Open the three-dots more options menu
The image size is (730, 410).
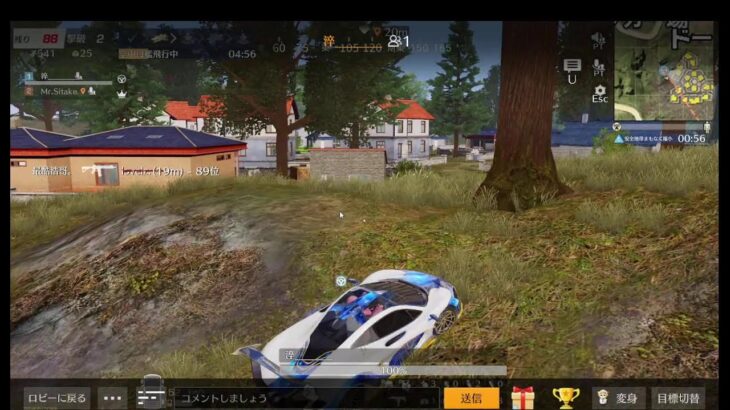[x=112, y=398]
